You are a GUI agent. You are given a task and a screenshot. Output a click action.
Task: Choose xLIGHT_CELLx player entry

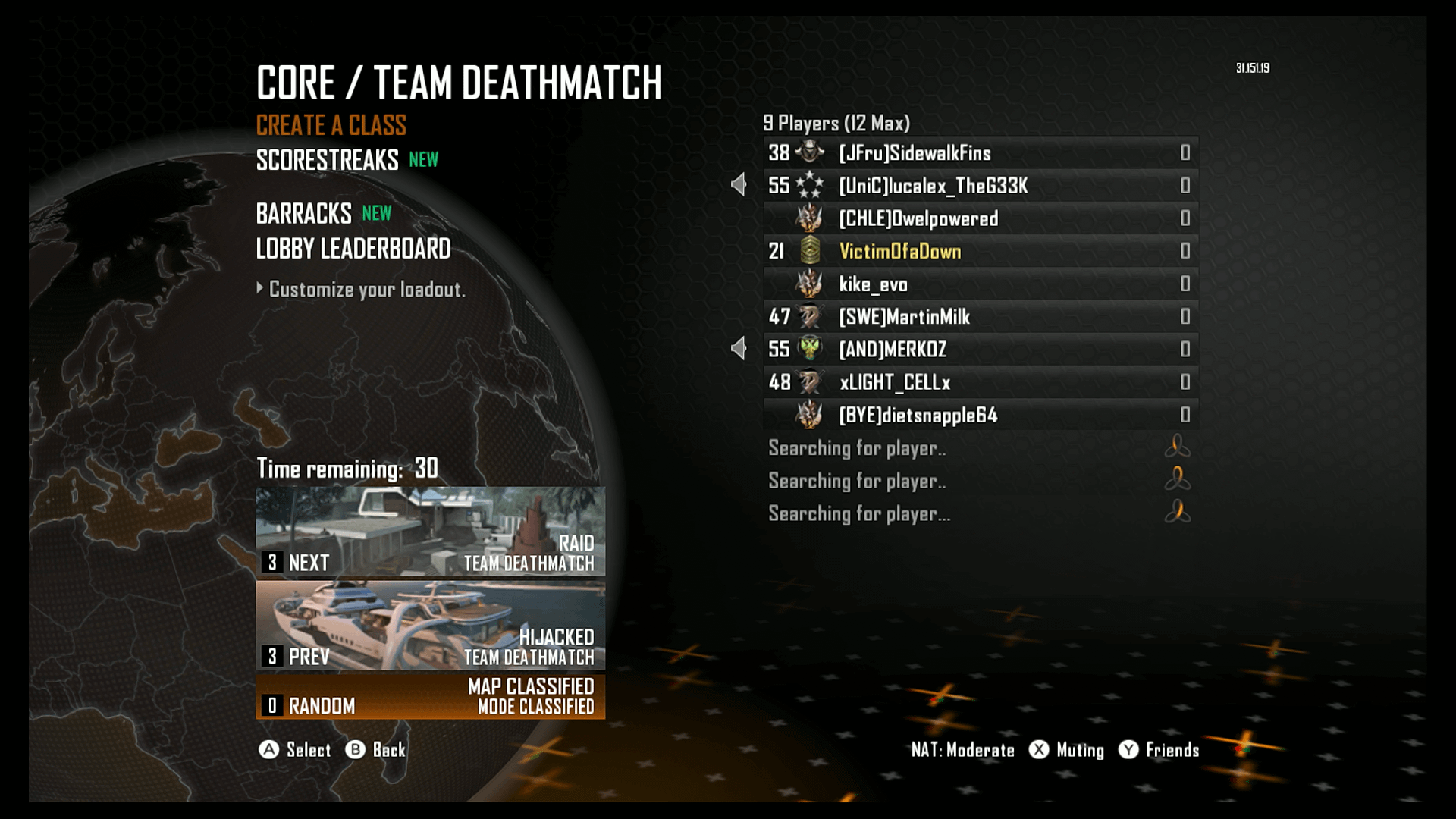(980, 382)
